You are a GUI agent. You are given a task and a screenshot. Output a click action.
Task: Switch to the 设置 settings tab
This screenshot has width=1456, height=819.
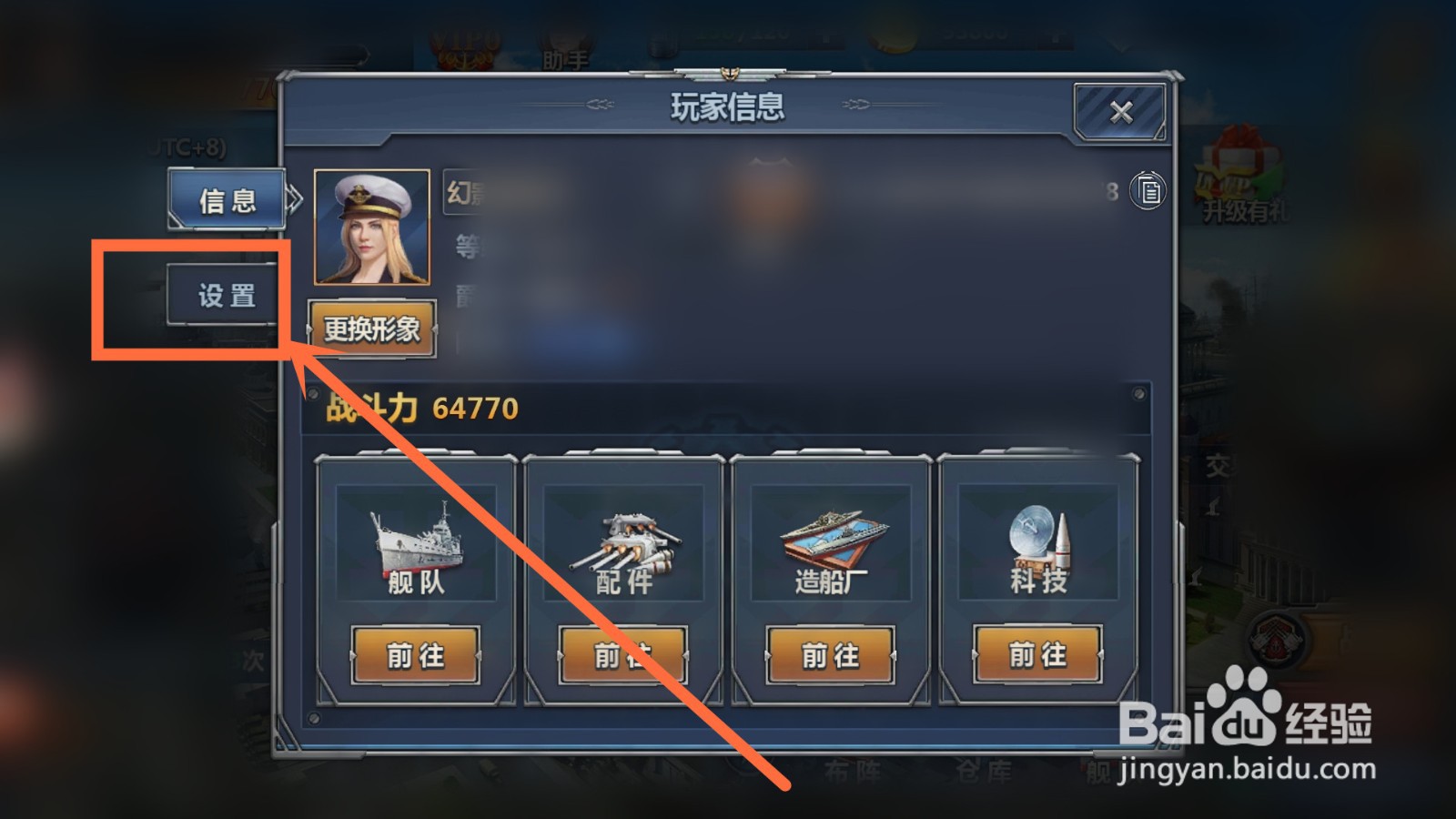click(225, 294)
